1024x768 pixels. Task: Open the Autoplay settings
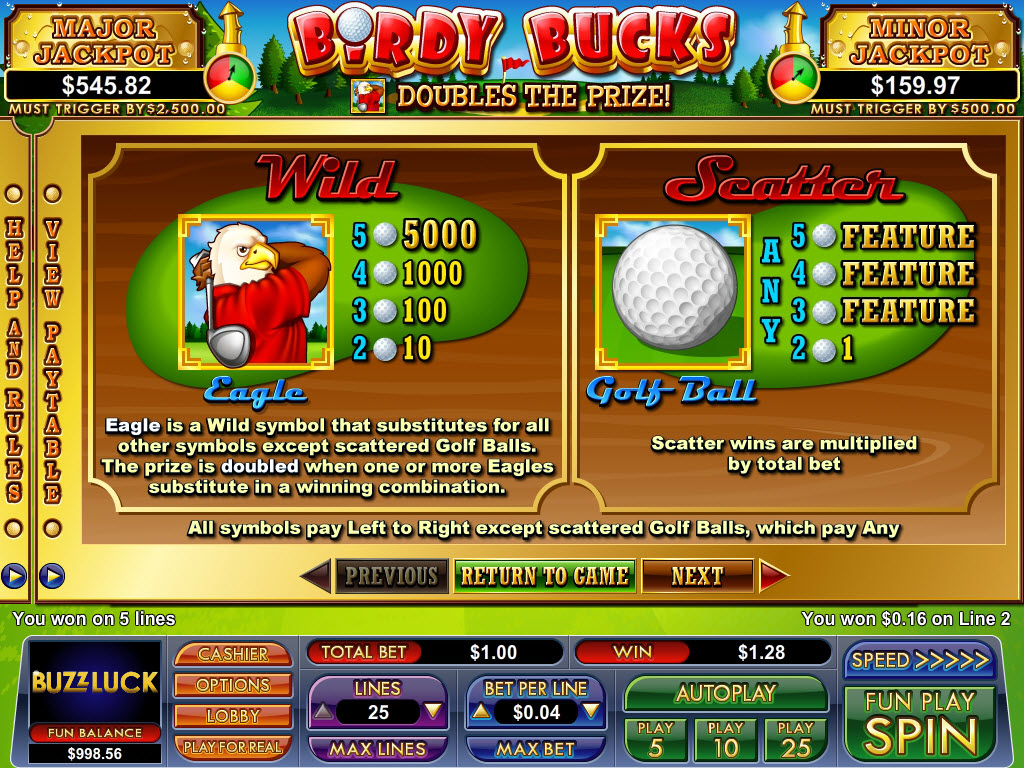click(725, 693)
